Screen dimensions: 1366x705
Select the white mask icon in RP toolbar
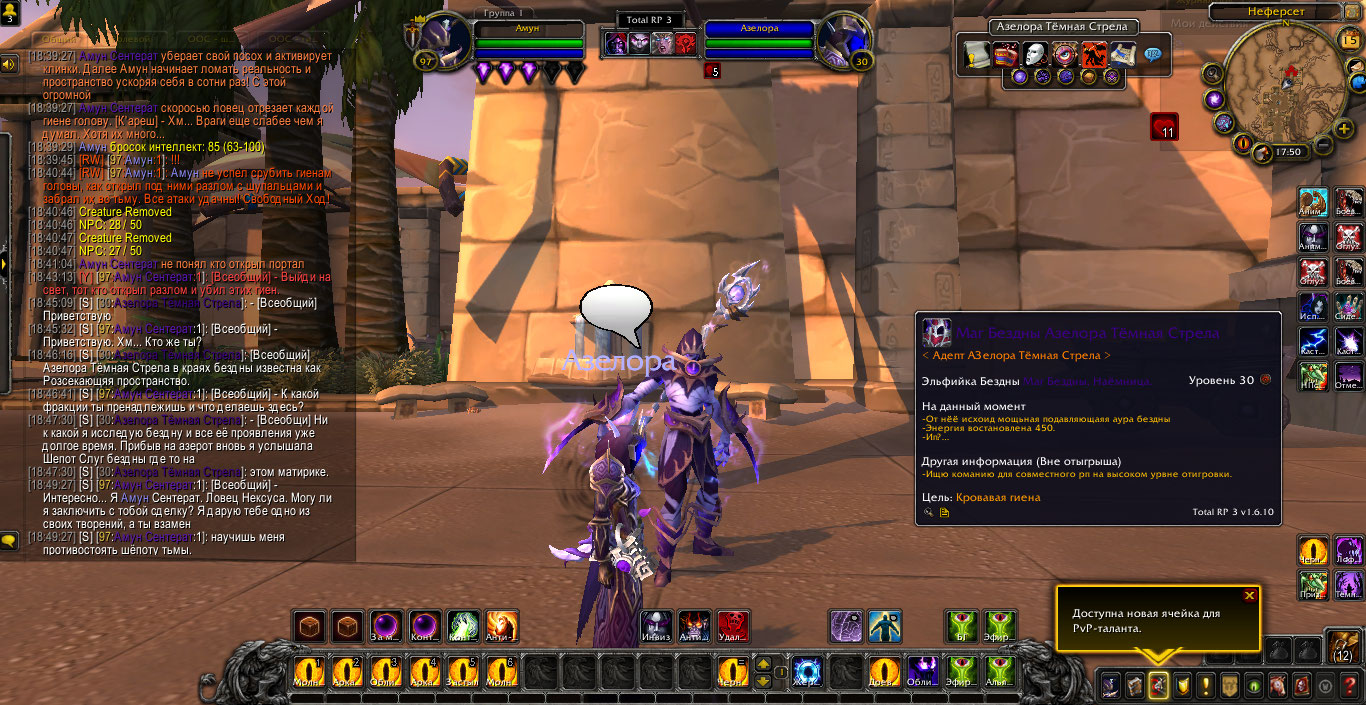coord(1036,53)
